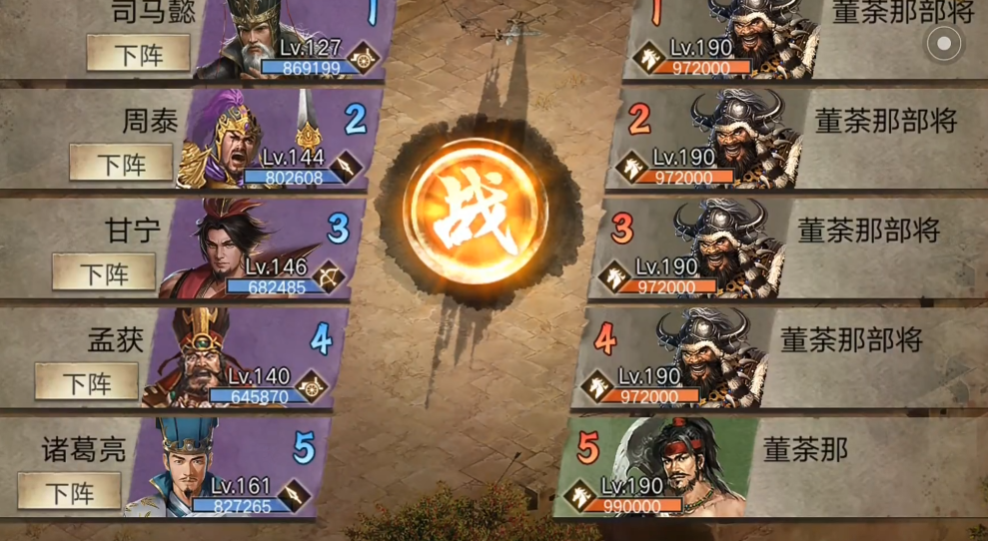Remove 诸葛亮 with his 下阵 button
The image size is (988, 541).
(x=70, y=492)
